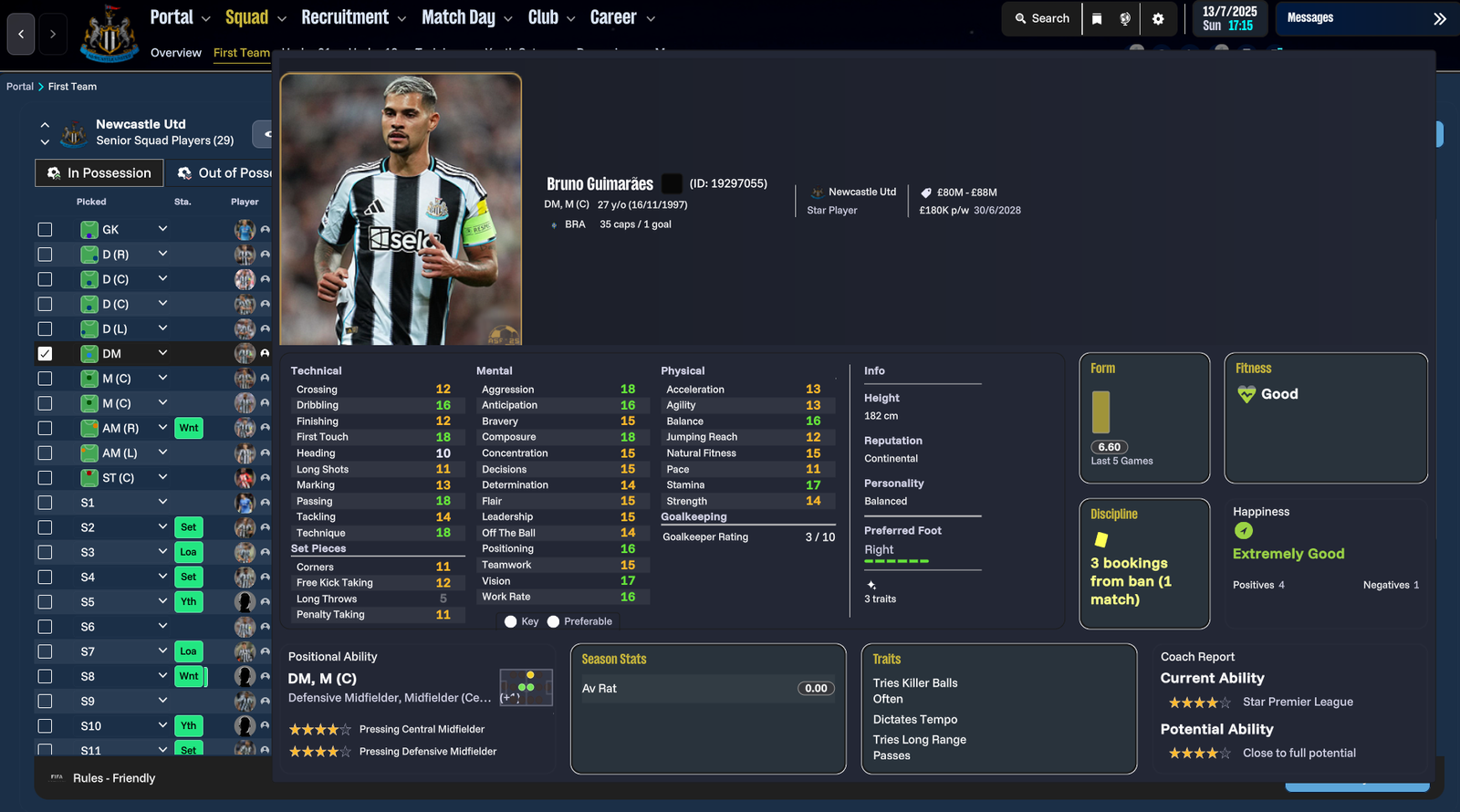This screenshot has height=812, width=1460.
Task: Open the Traits panel
Action: coord(998,708)
